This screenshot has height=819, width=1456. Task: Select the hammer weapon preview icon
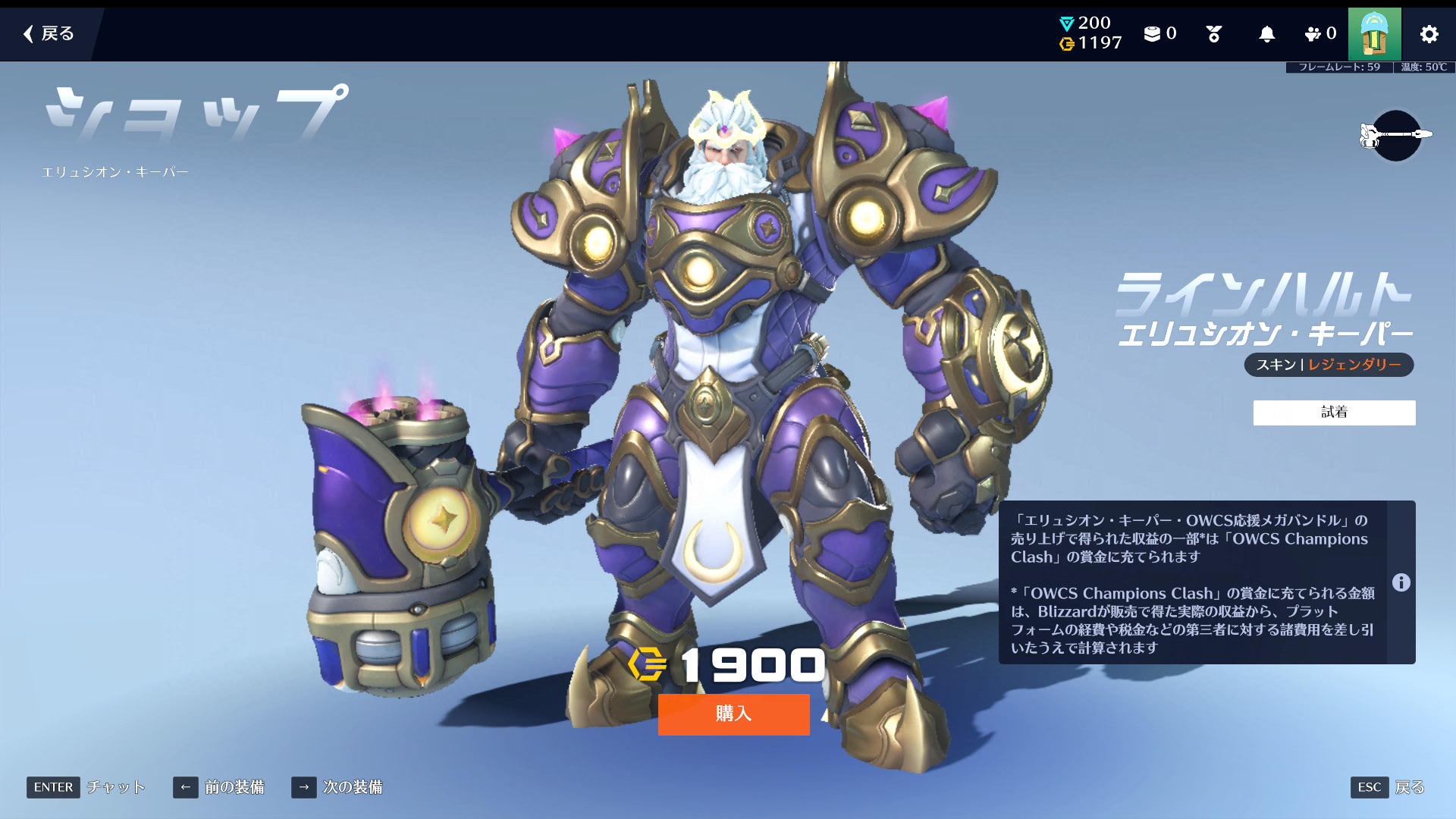point(1395,135)
